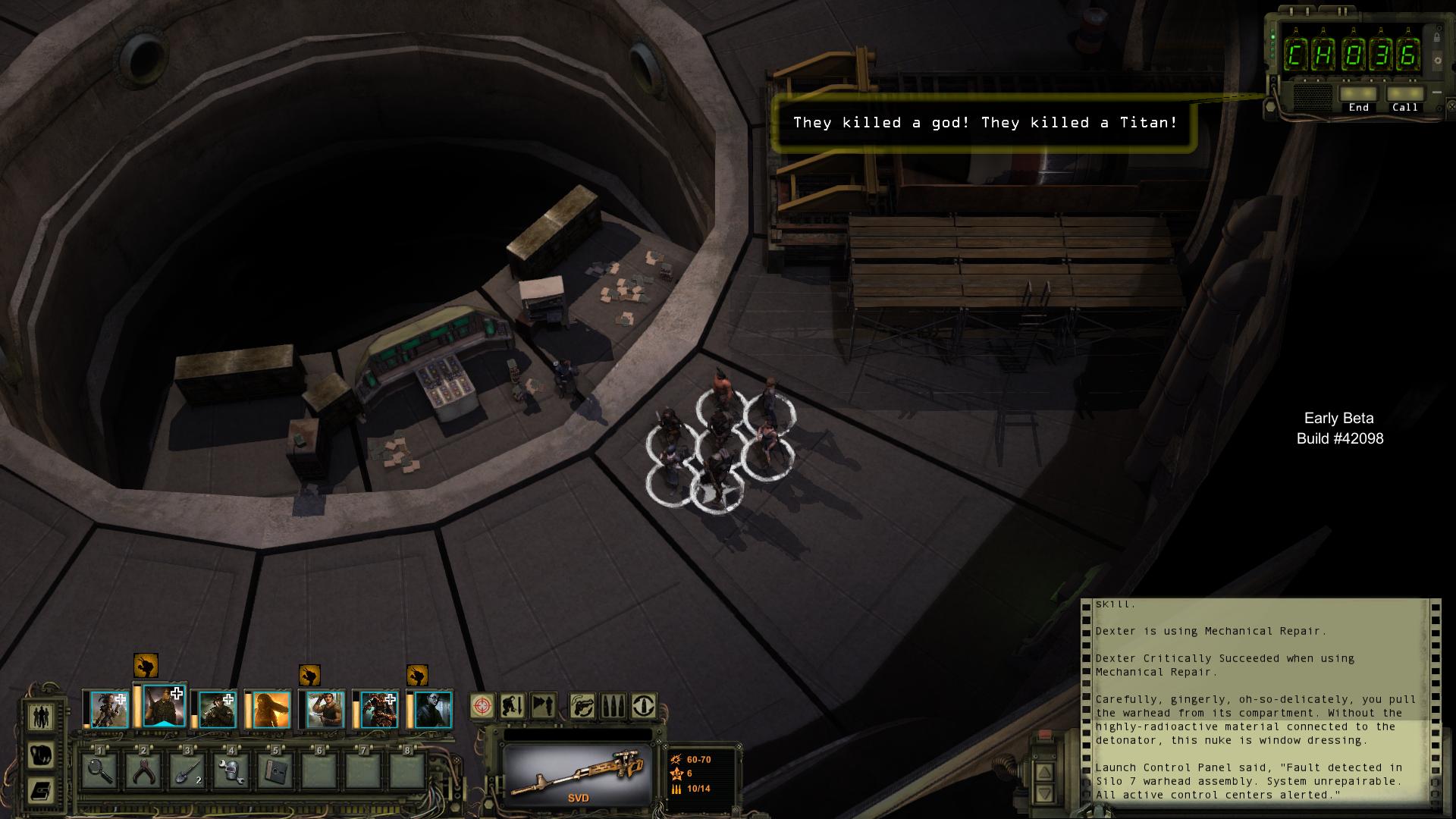Start a radio call
1456x819 pixels.
pos(1404,94)
